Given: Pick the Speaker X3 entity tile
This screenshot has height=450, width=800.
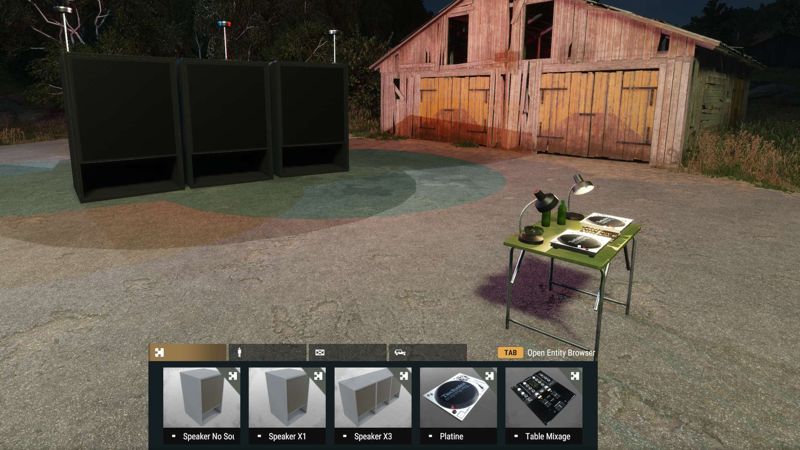Looking at the screenshot, I should click(373, 402).
